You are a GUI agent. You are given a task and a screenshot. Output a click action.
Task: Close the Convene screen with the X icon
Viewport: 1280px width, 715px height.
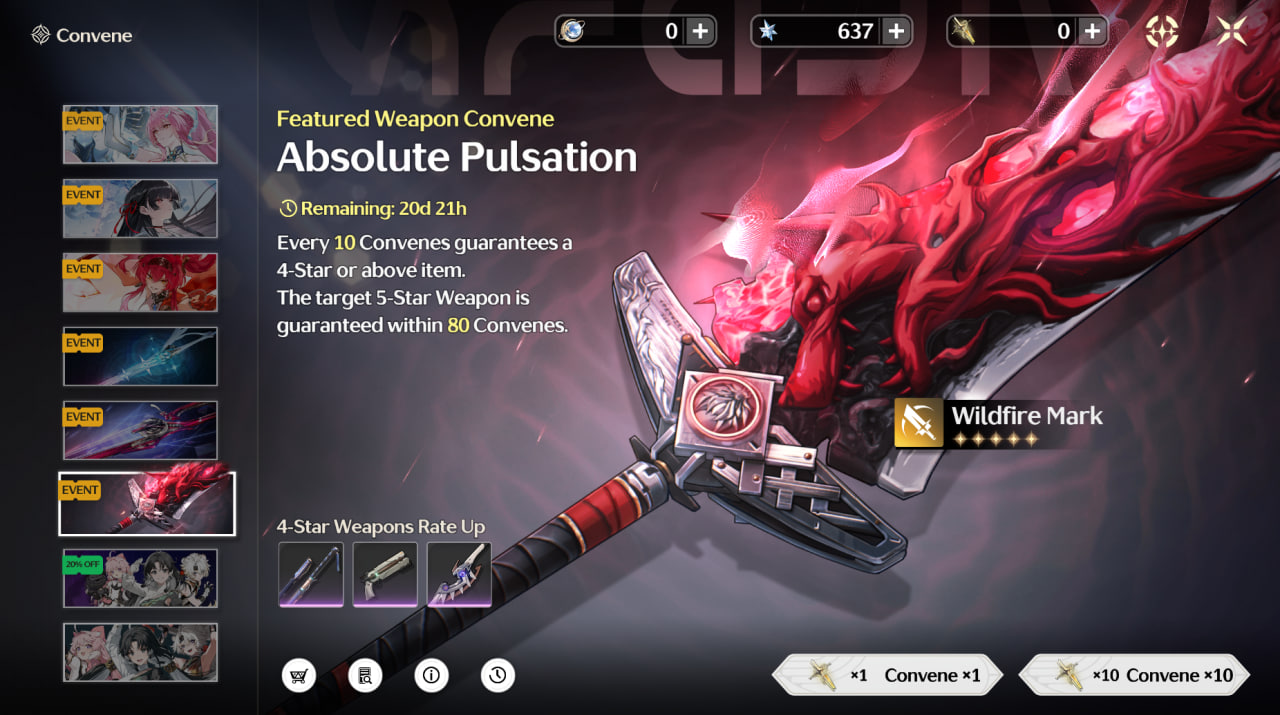1232,32
